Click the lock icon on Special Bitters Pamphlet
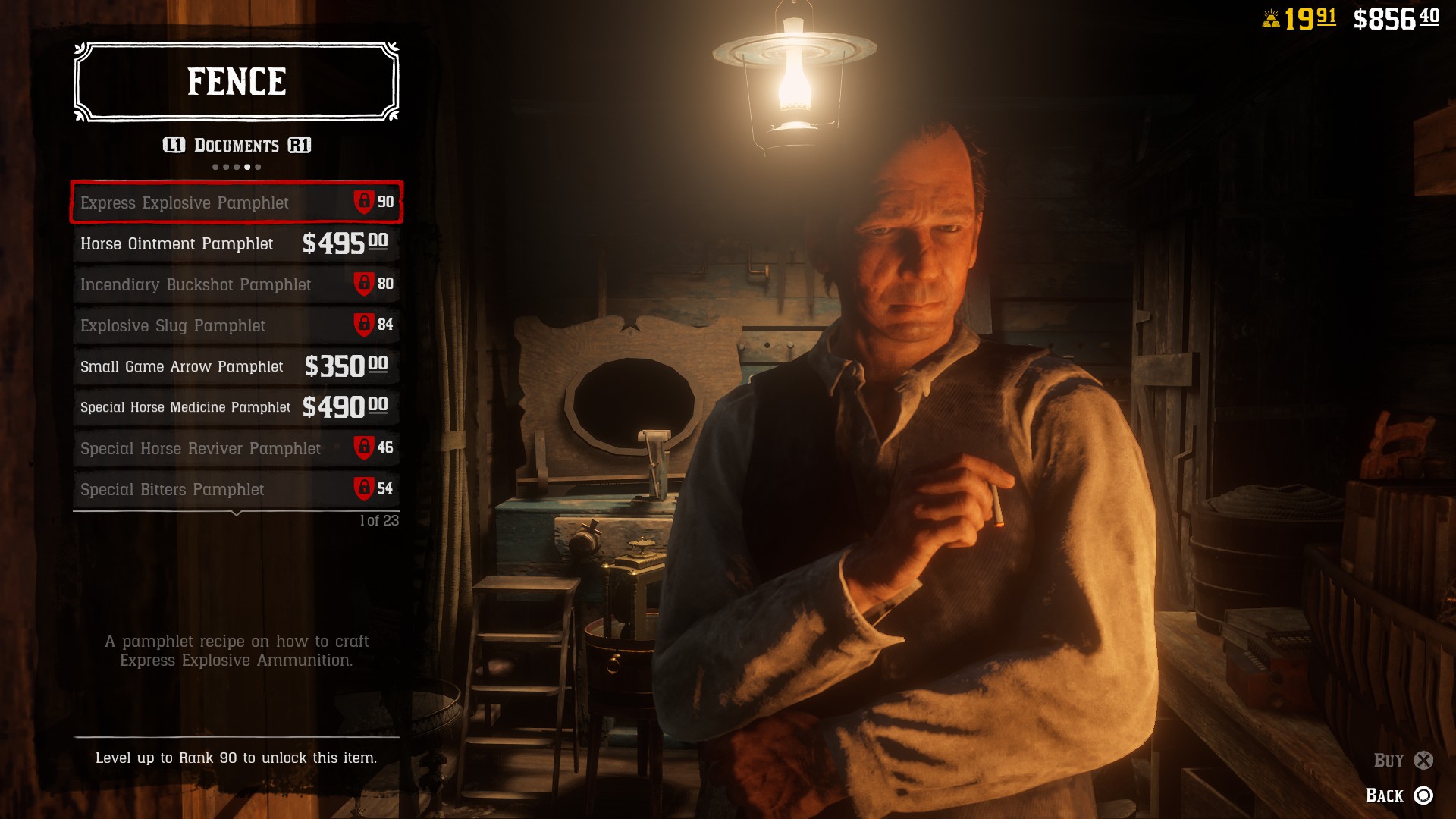 [365, 489]
